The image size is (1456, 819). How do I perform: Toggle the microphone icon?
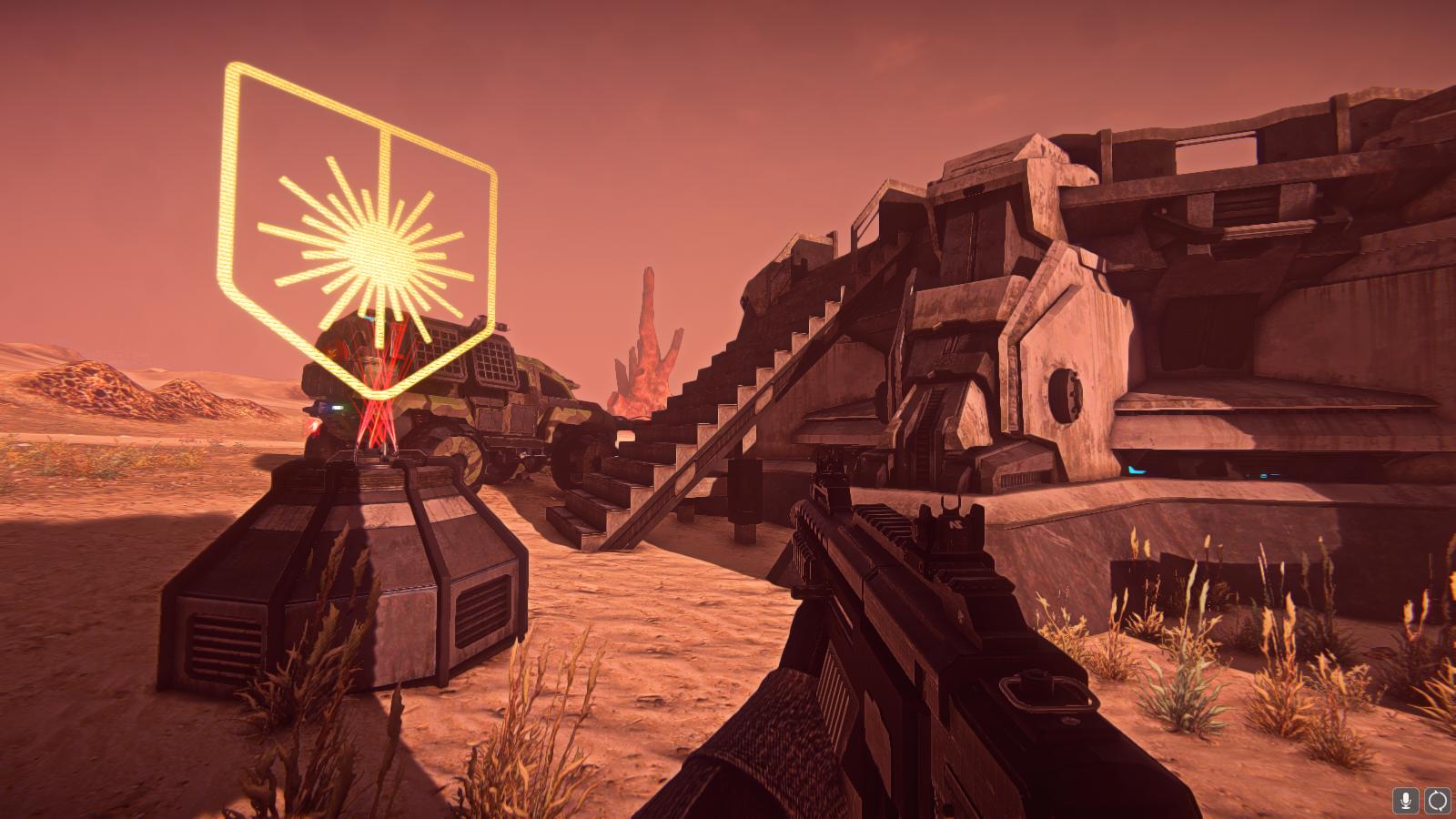point(1405,801)
